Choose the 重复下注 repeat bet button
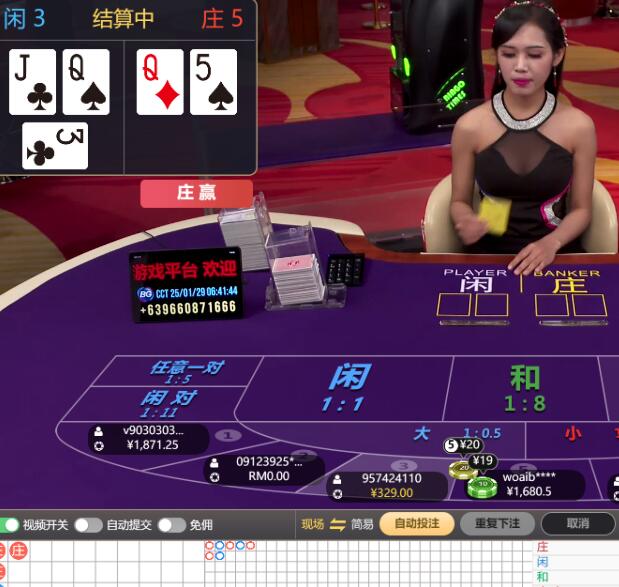 pyautogui.click(x=497, y=523)
